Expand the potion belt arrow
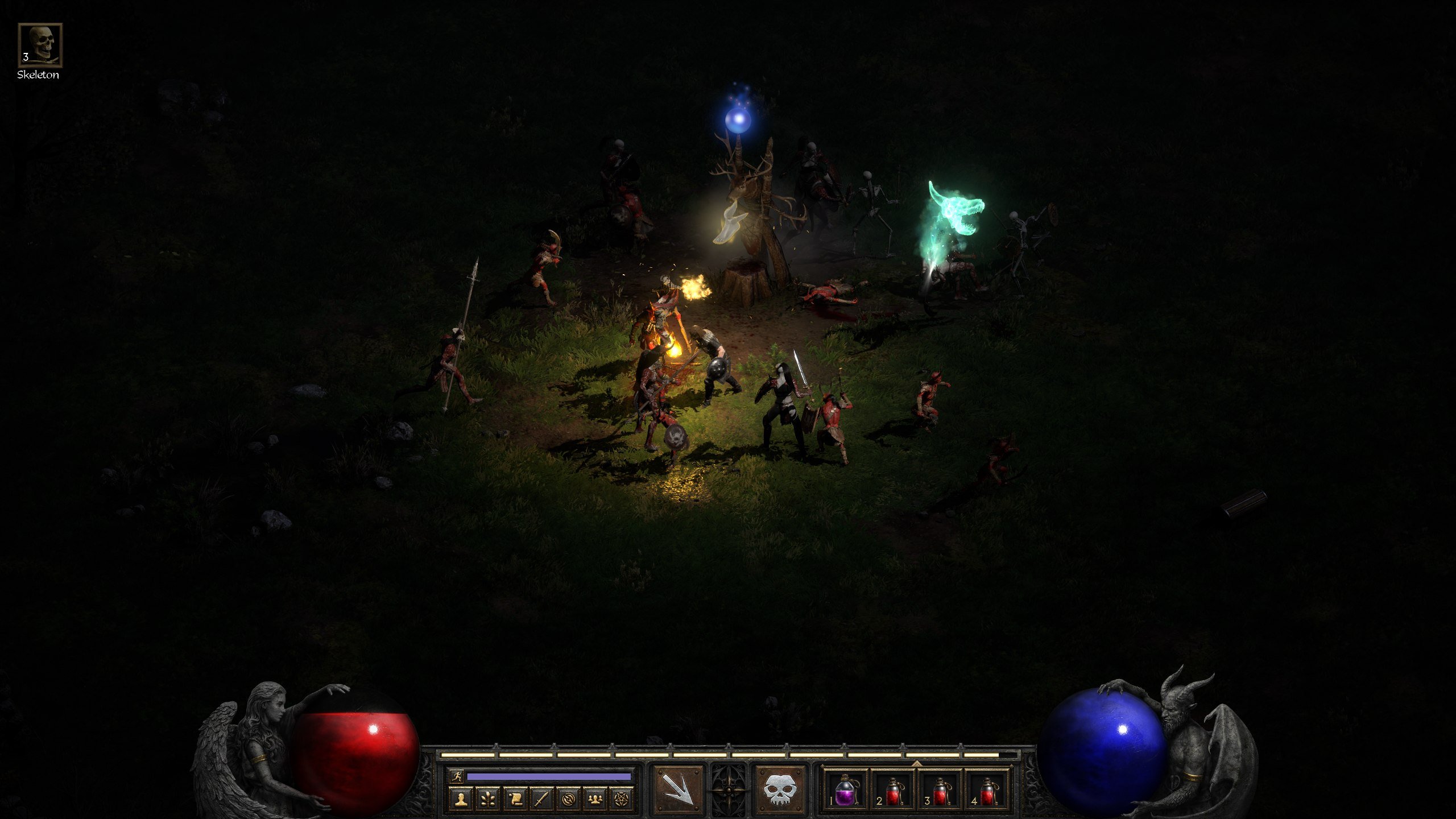Viewport: 1456px width, 819px height. [917, 763]
